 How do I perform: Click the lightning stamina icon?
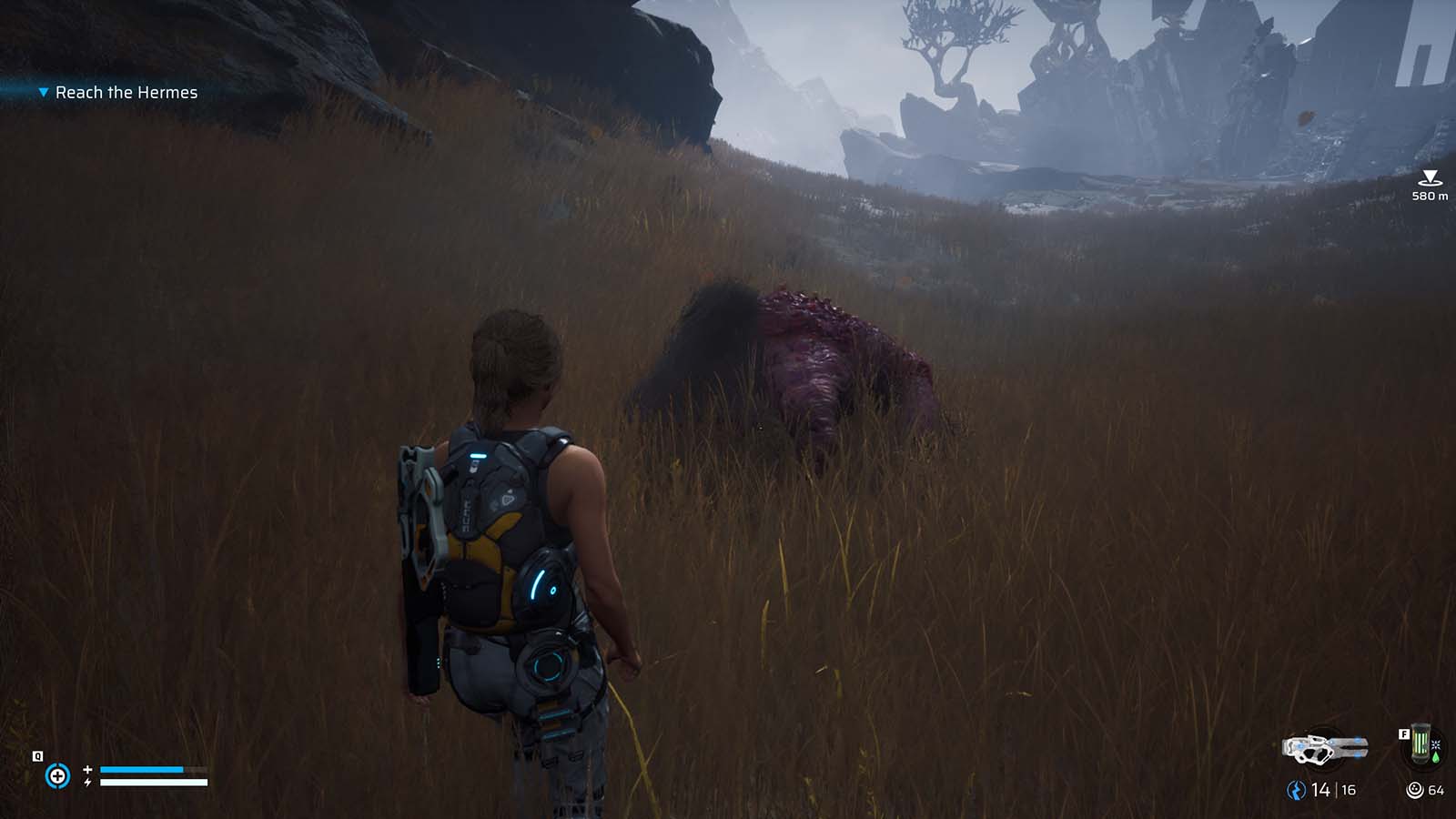pos(86,782)
